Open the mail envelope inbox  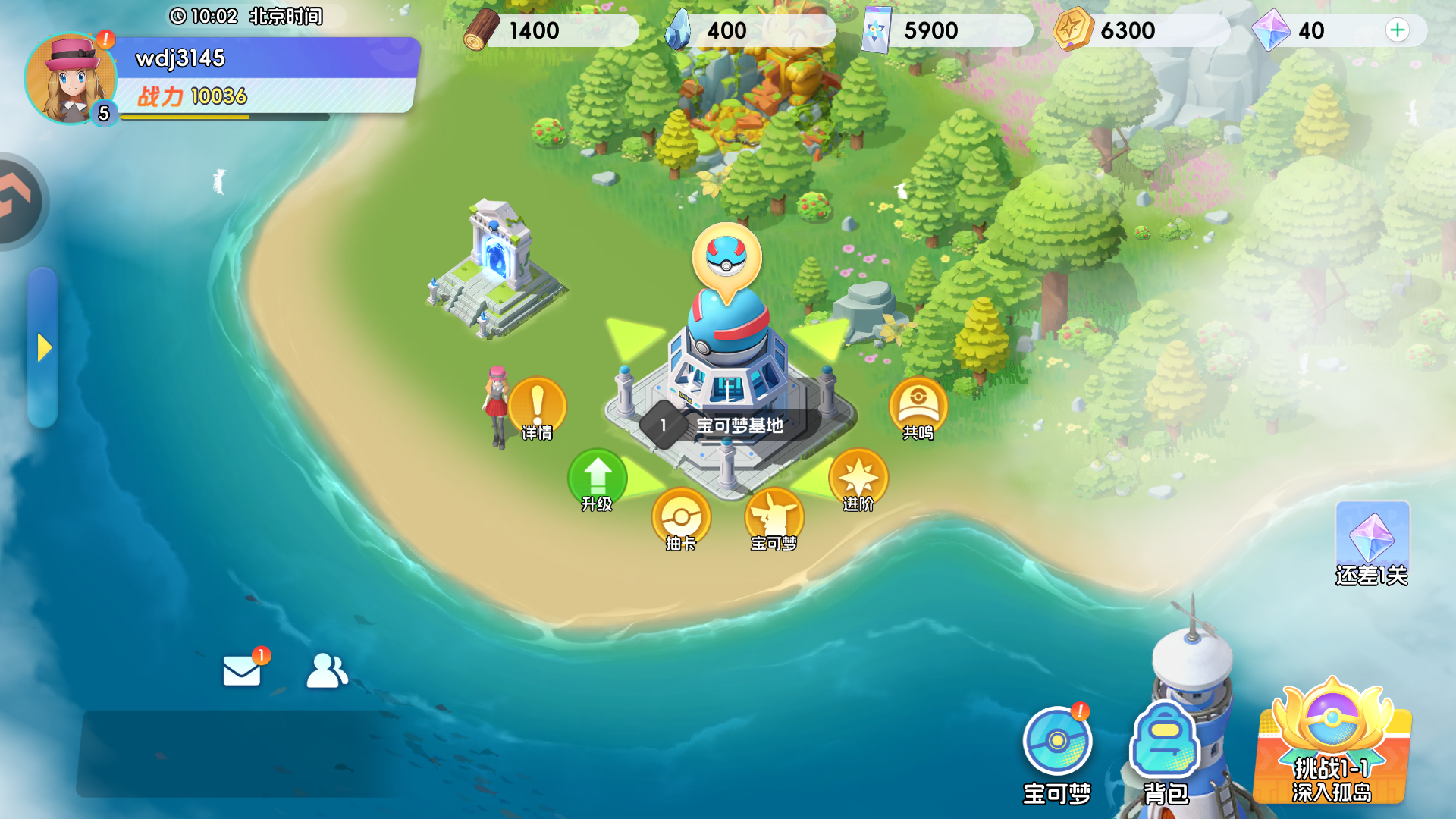click(242, 670)
